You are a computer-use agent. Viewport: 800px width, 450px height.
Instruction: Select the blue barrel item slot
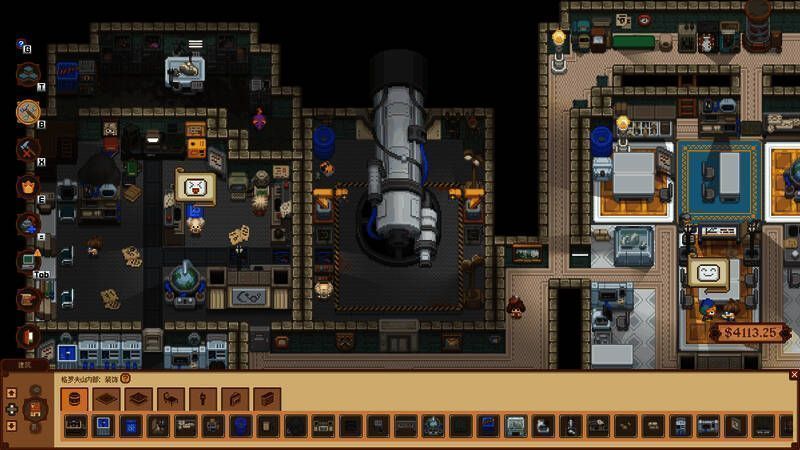point(238,427)
